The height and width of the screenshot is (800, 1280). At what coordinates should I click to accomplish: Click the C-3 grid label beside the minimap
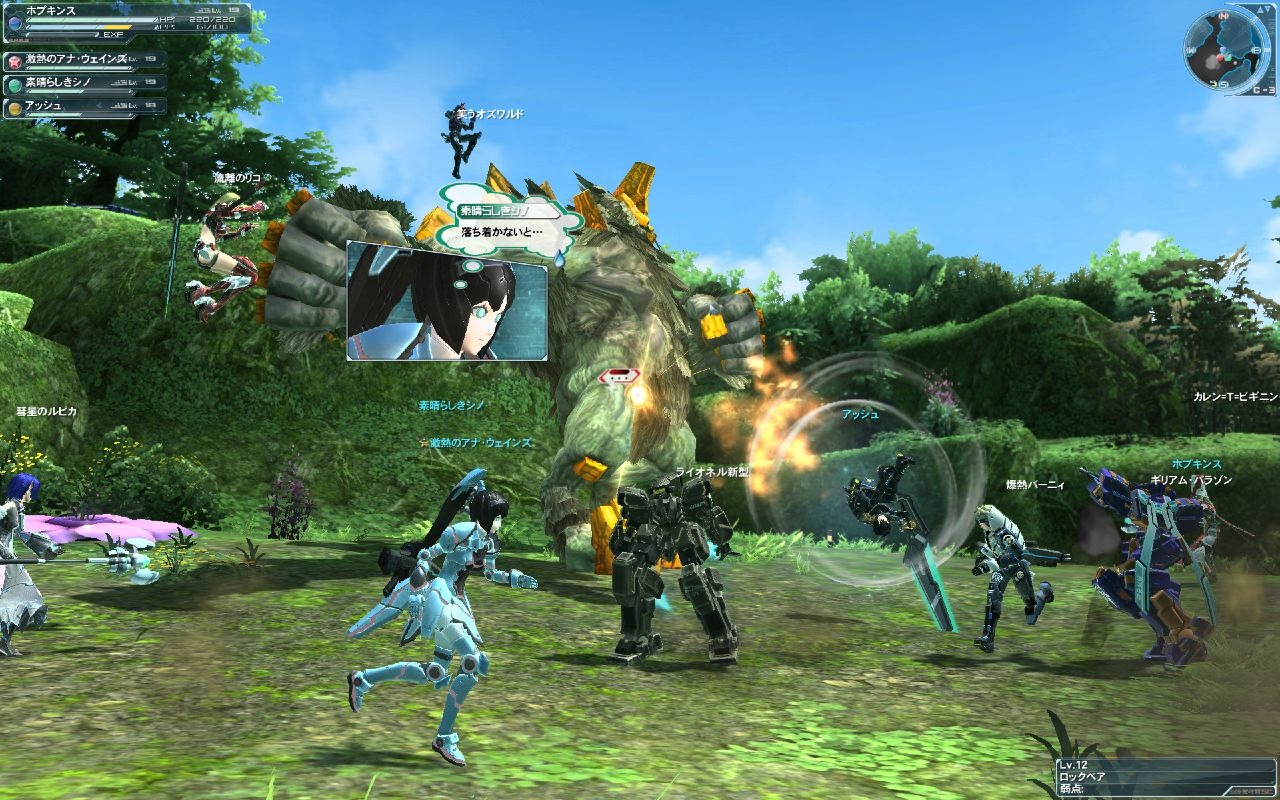(1264, 90)
